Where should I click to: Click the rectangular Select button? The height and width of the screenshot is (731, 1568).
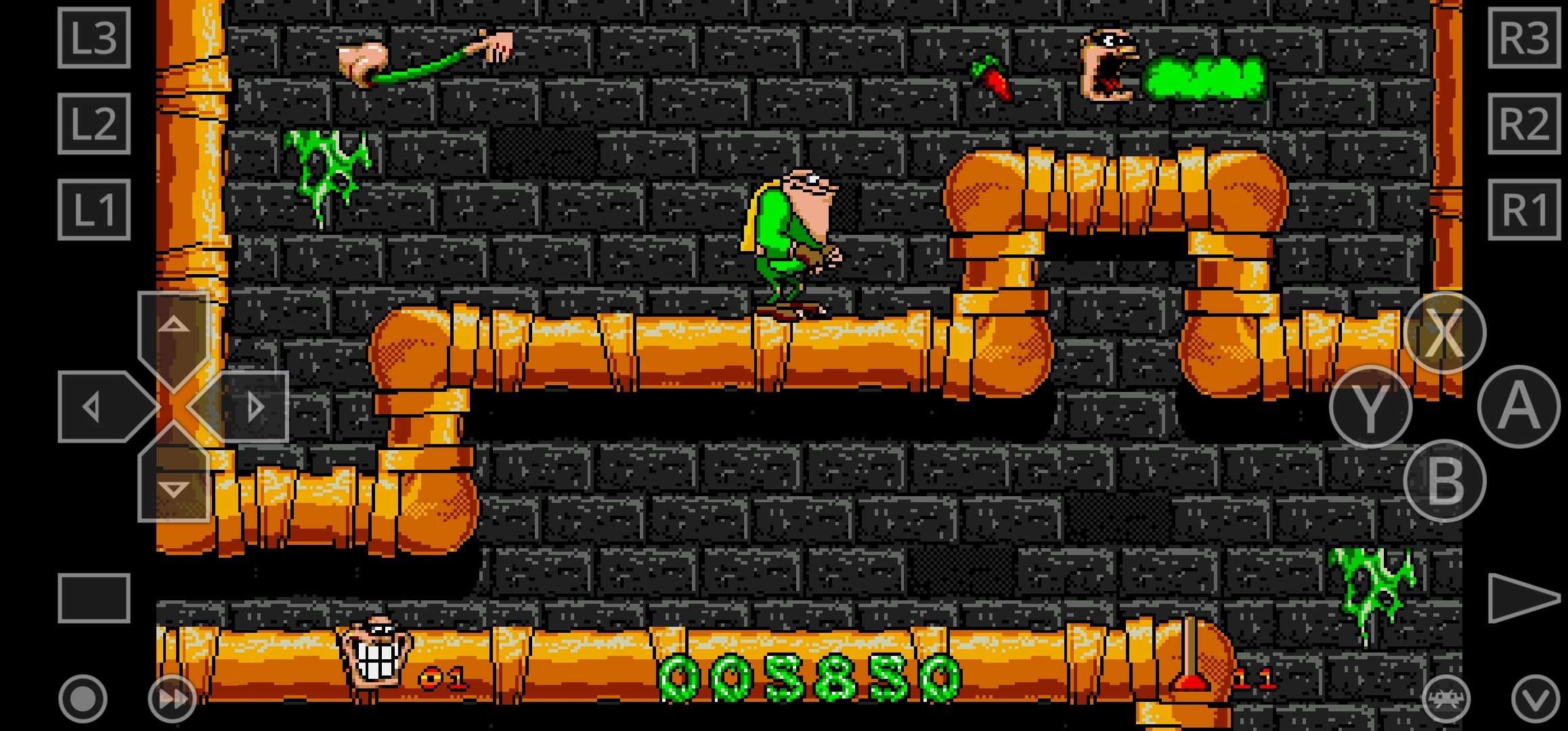click(x=94, y=598)
